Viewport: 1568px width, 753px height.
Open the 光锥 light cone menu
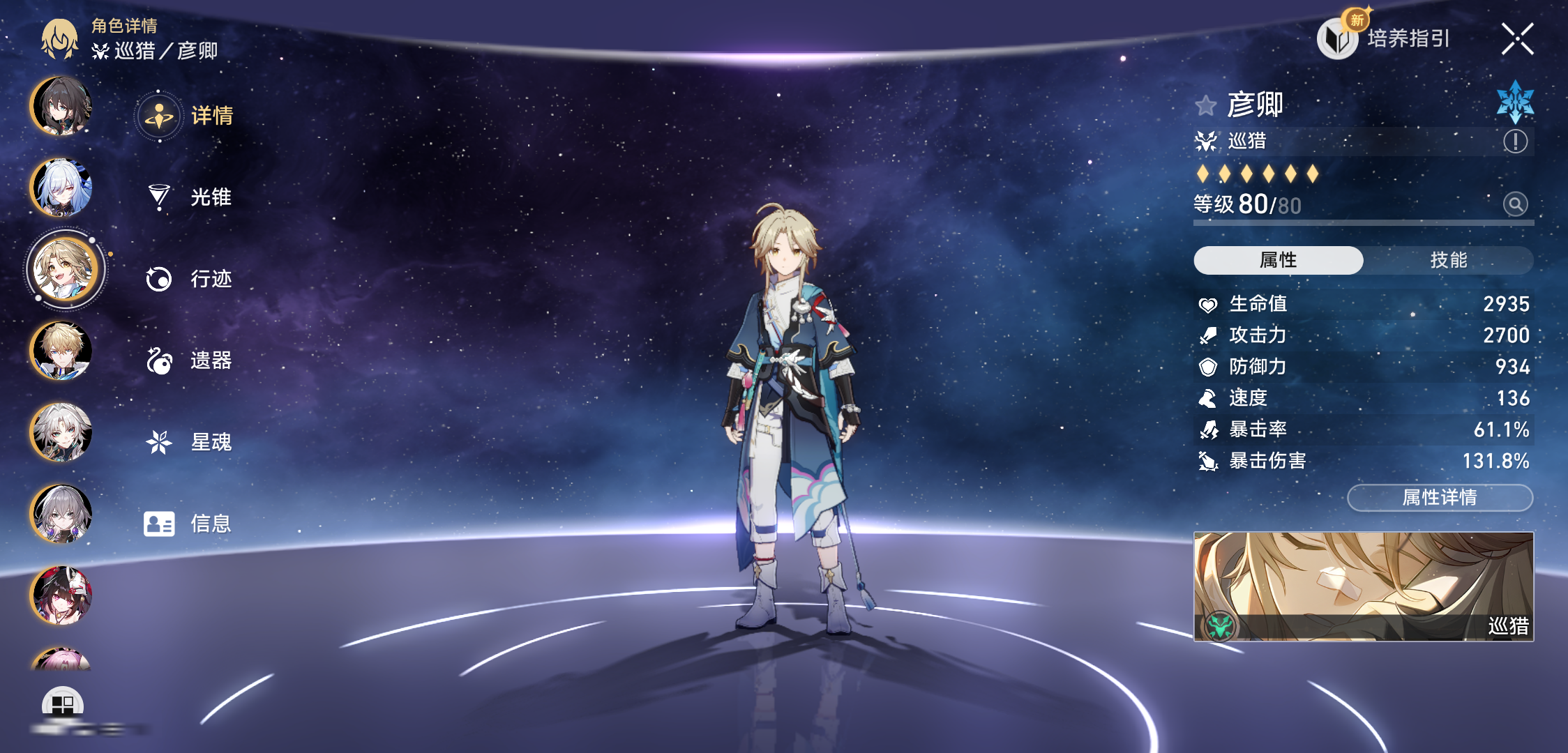tap(188, 197)
